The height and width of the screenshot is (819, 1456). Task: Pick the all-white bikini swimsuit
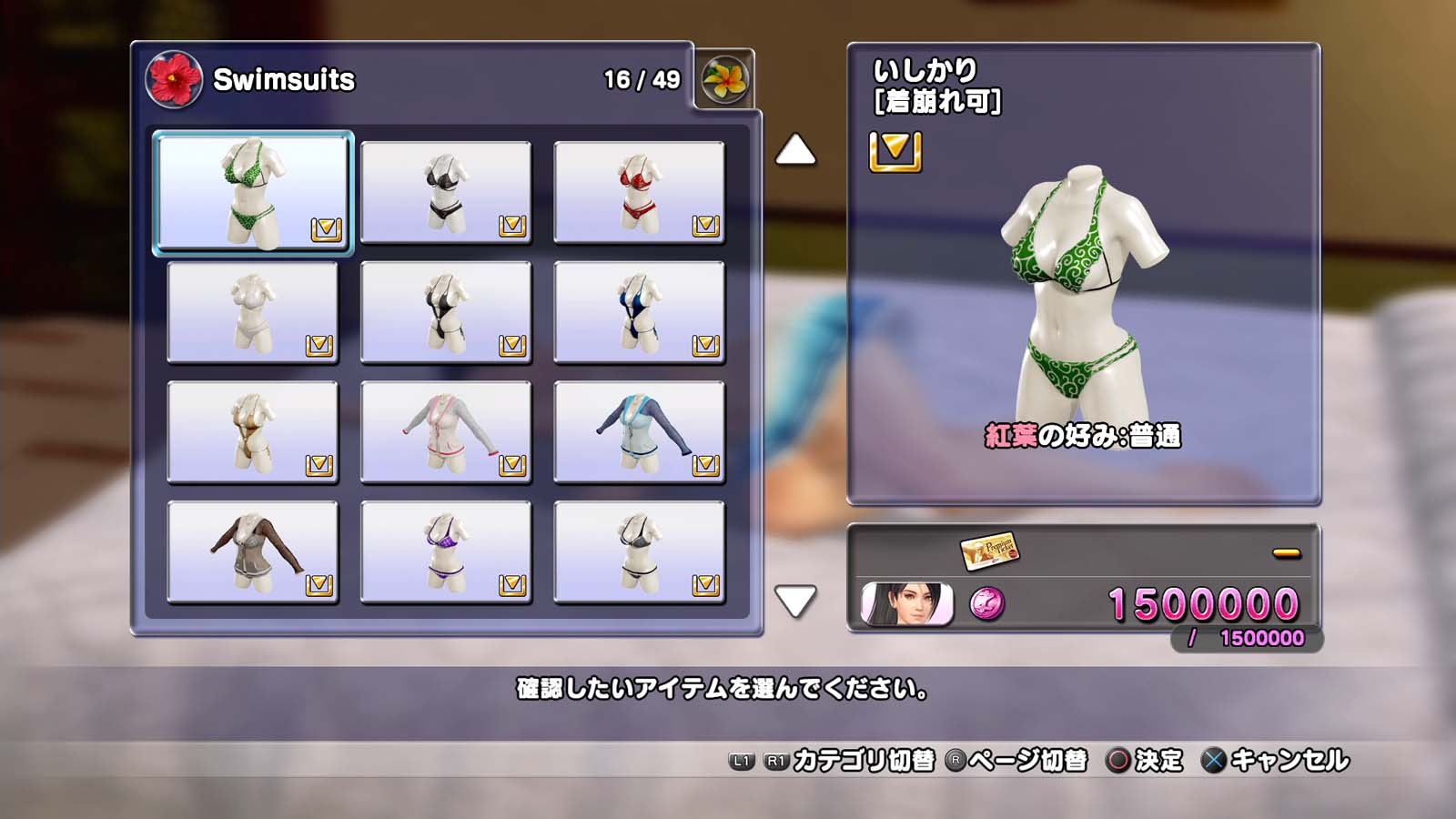[x=253, y=312]
